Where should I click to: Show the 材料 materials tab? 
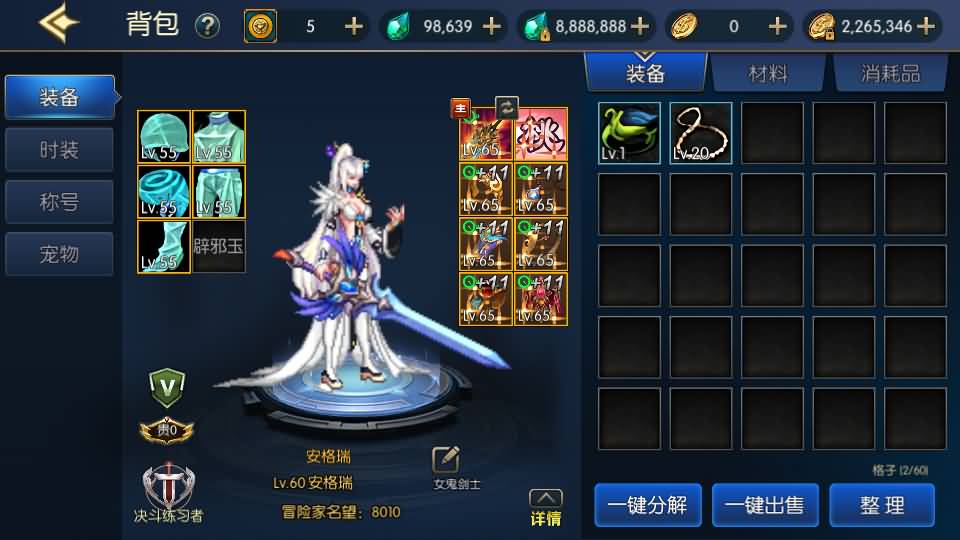[768, 73]
